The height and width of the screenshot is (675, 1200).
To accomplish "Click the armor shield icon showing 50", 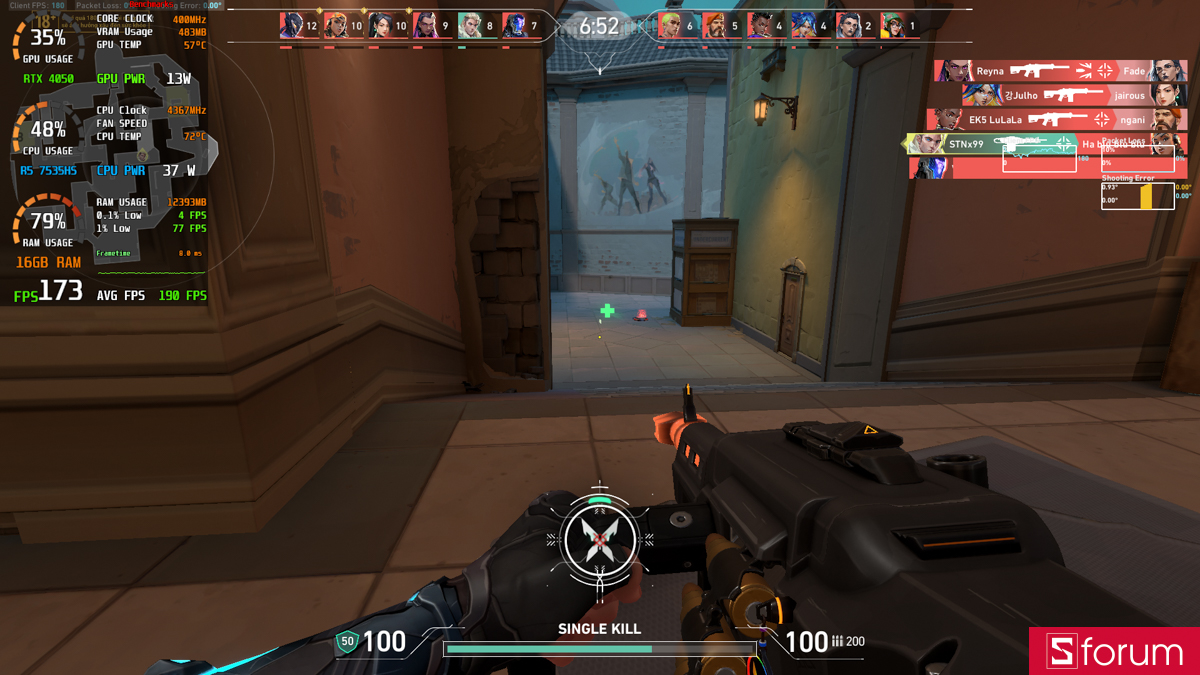I will [x=348, y=642].
